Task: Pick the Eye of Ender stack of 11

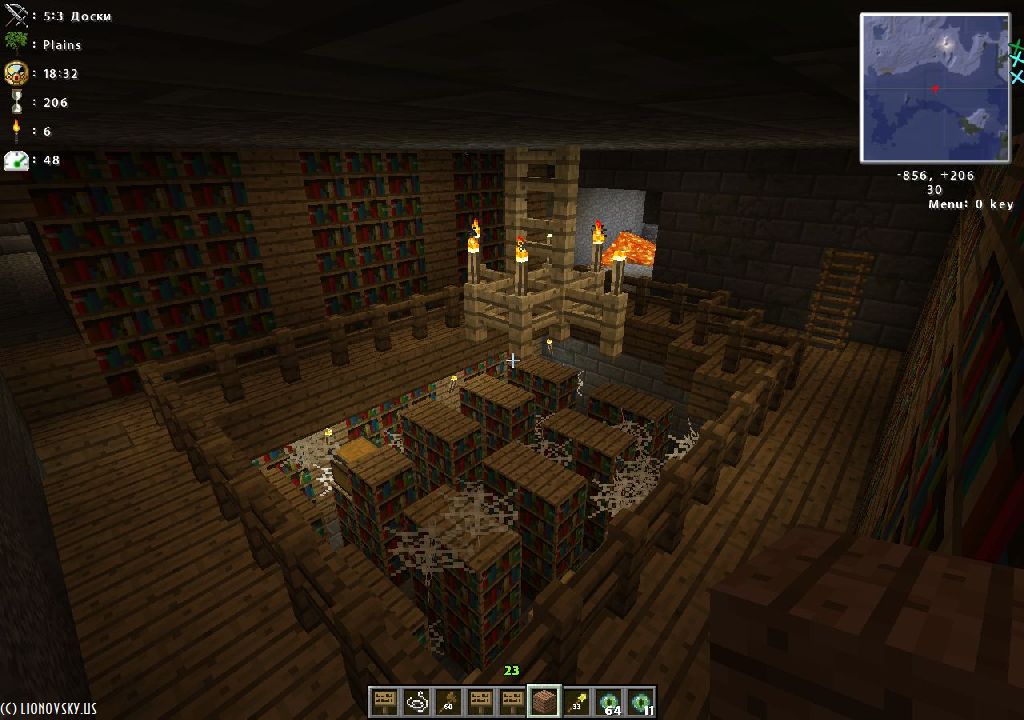Action: pyautogui.click(x=640, y=701)
